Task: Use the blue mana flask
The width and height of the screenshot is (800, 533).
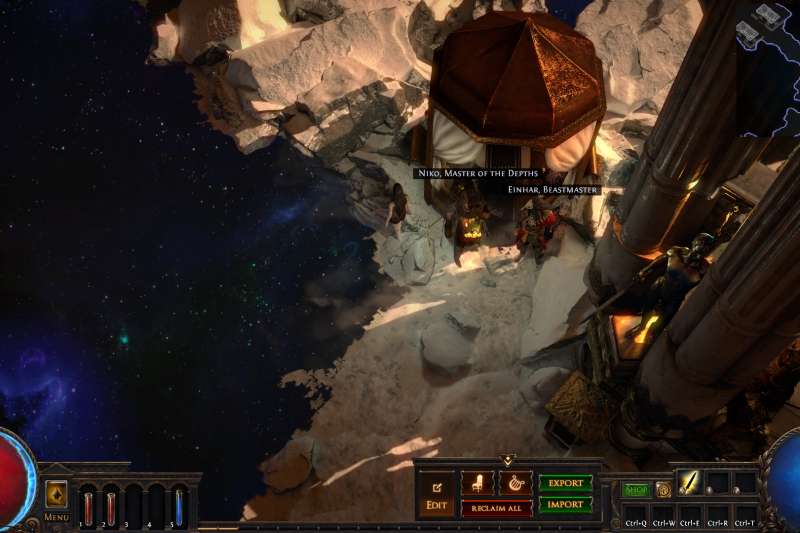Action: coord(179,505)
